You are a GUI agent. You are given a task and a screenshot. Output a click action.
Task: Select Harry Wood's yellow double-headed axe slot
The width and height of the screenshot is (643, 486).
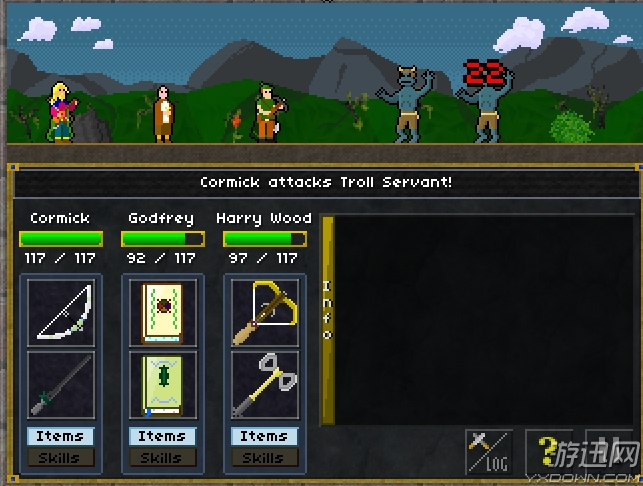coord(264,384)
